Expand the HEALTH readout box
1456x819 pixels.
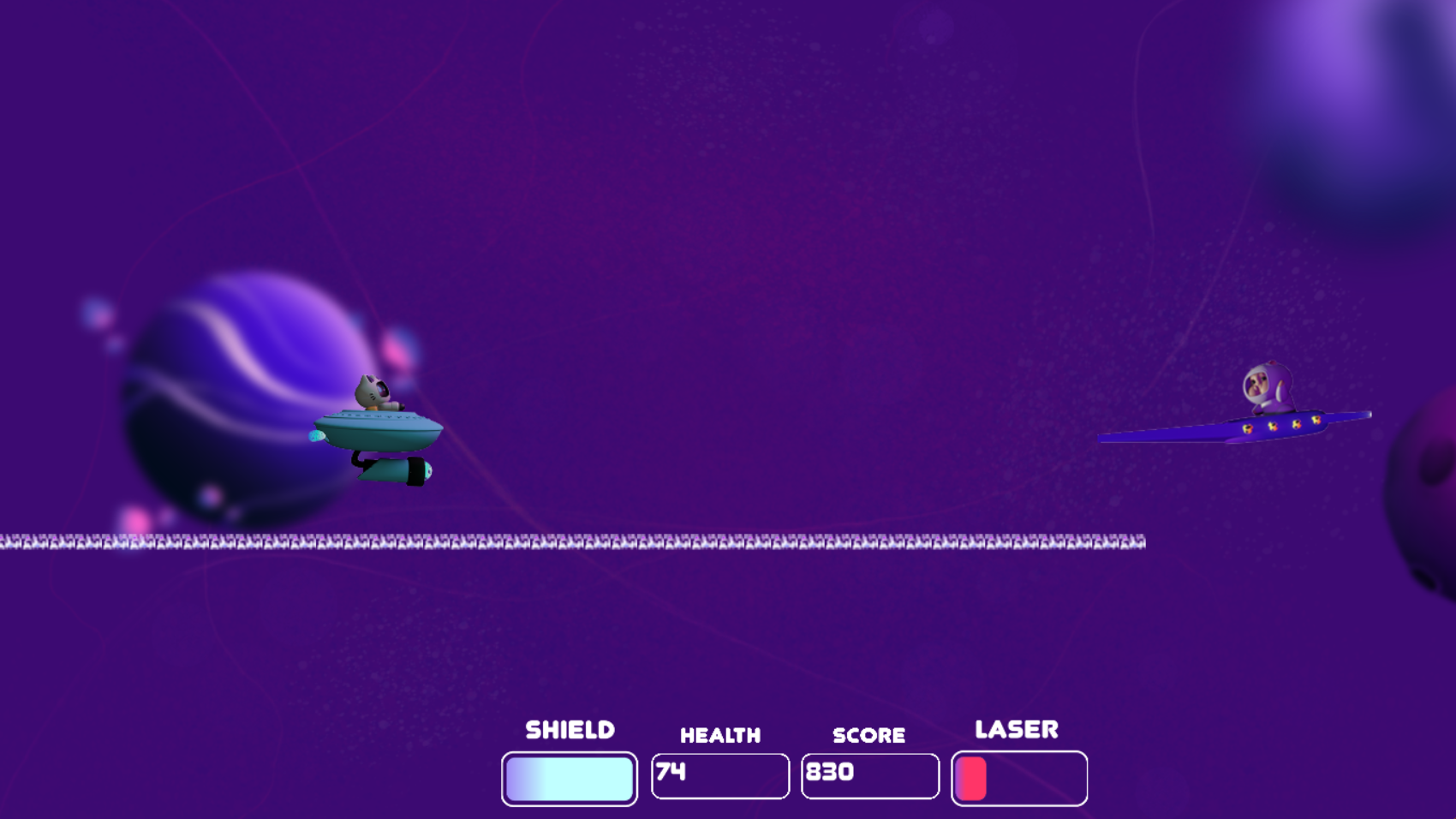click(x=719, y=775)
